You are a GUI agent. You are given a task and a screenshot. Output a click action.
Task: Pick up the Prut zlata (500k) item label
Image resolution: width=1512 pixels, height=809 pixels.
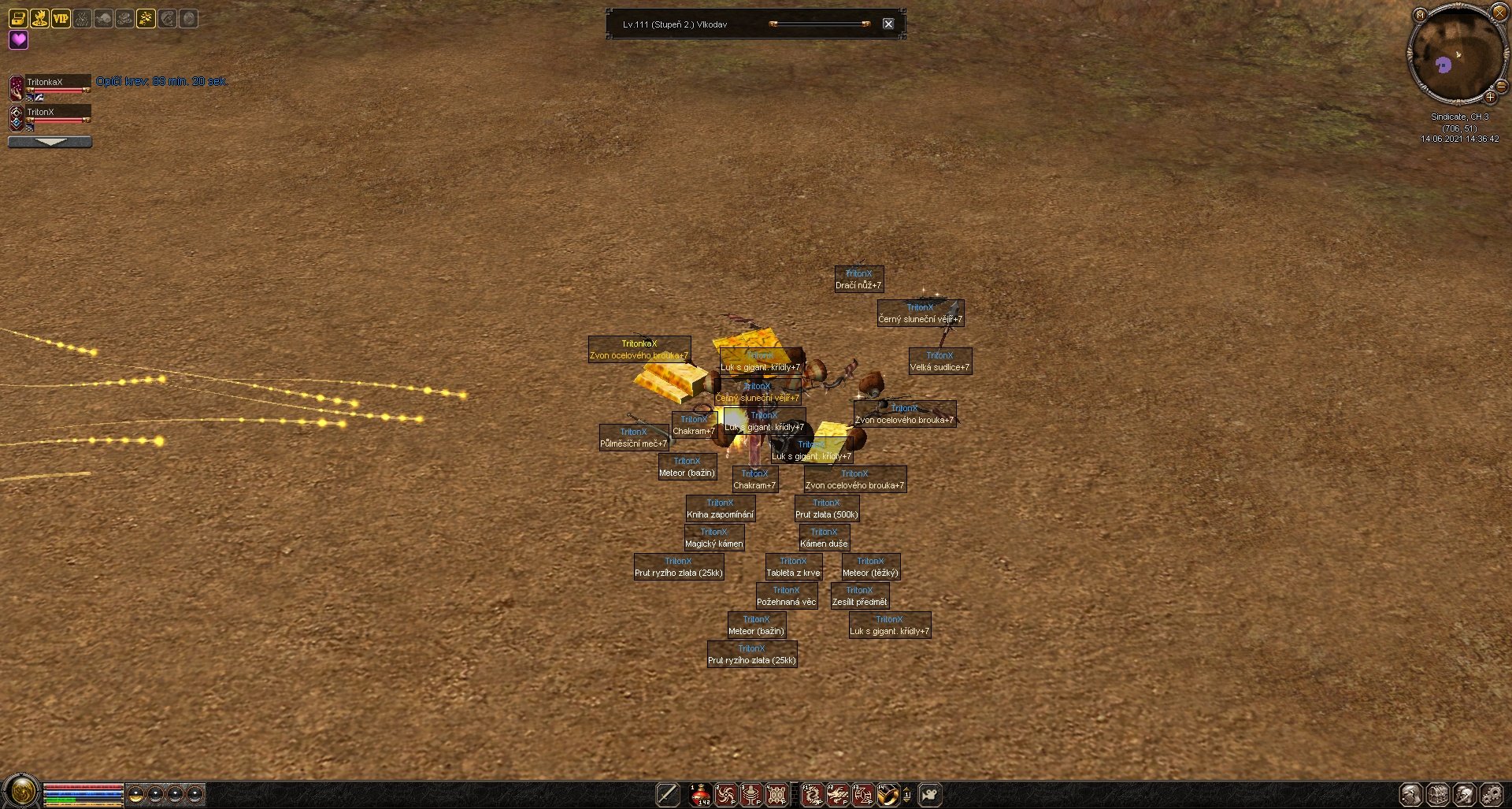(x=826, y=514)
